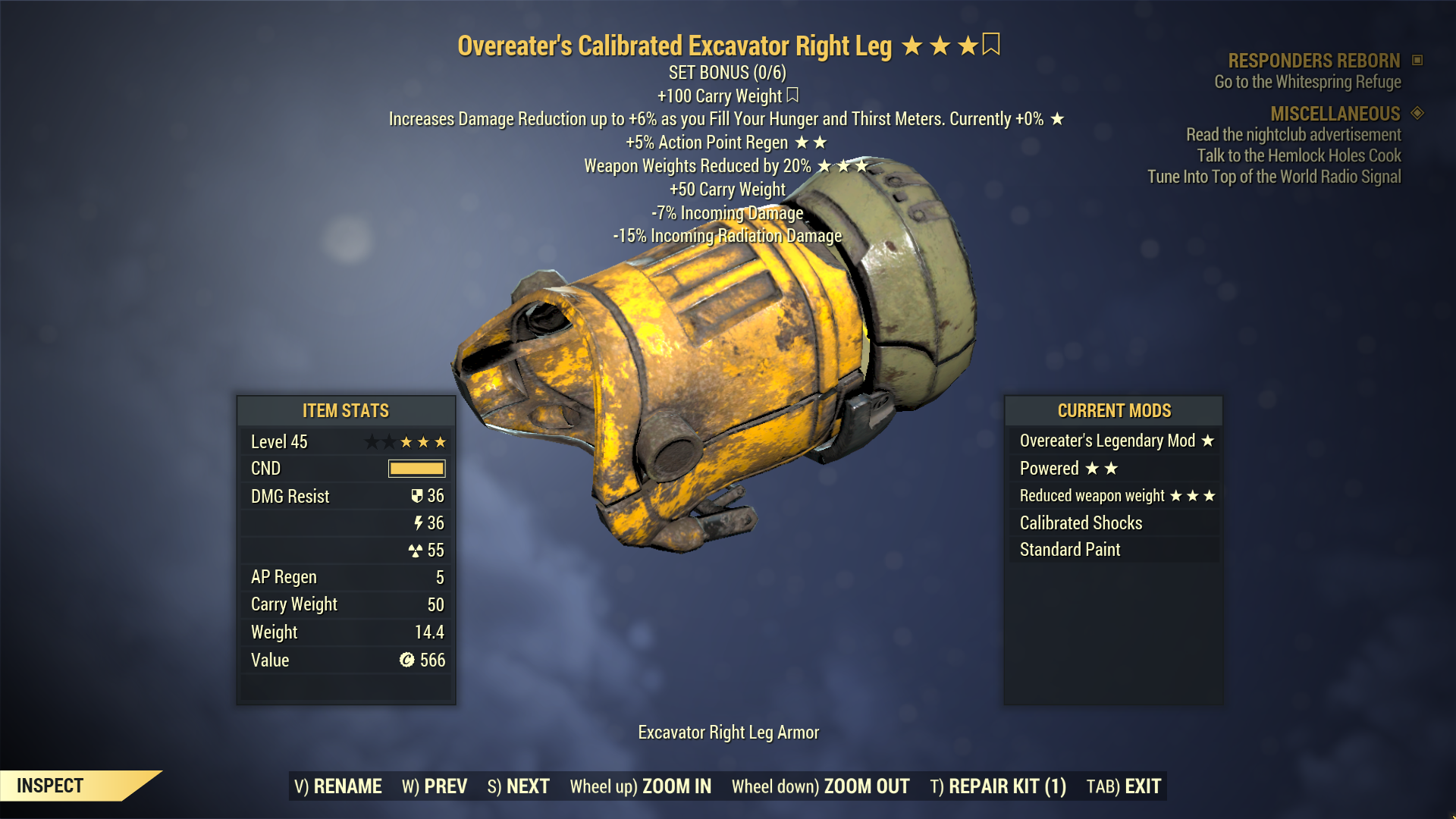1456x819 pixels.
Task: Choose the Standard Paint mod entry
Action: coord(1113,550)
